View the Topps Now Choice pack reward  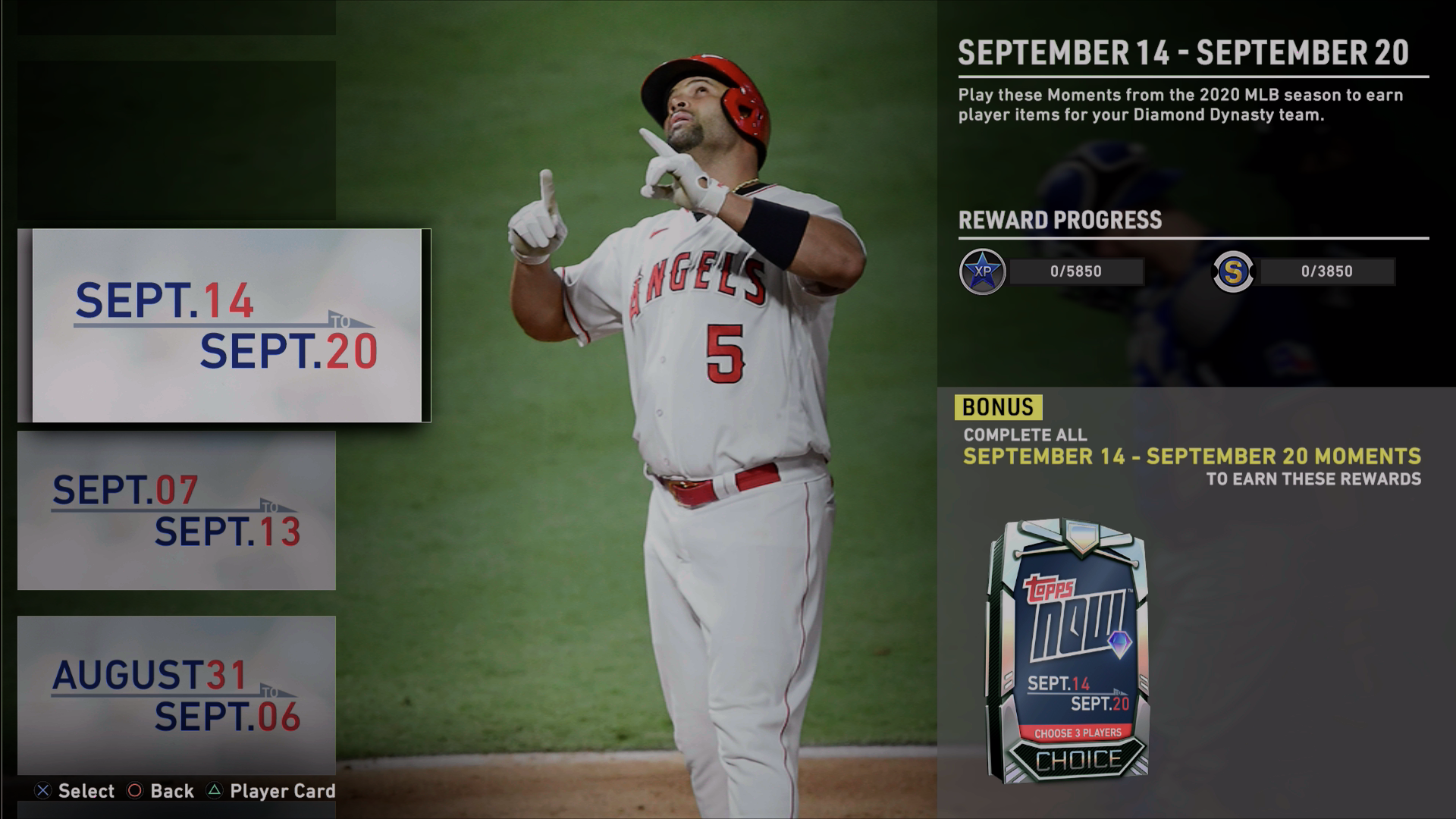1068,651
